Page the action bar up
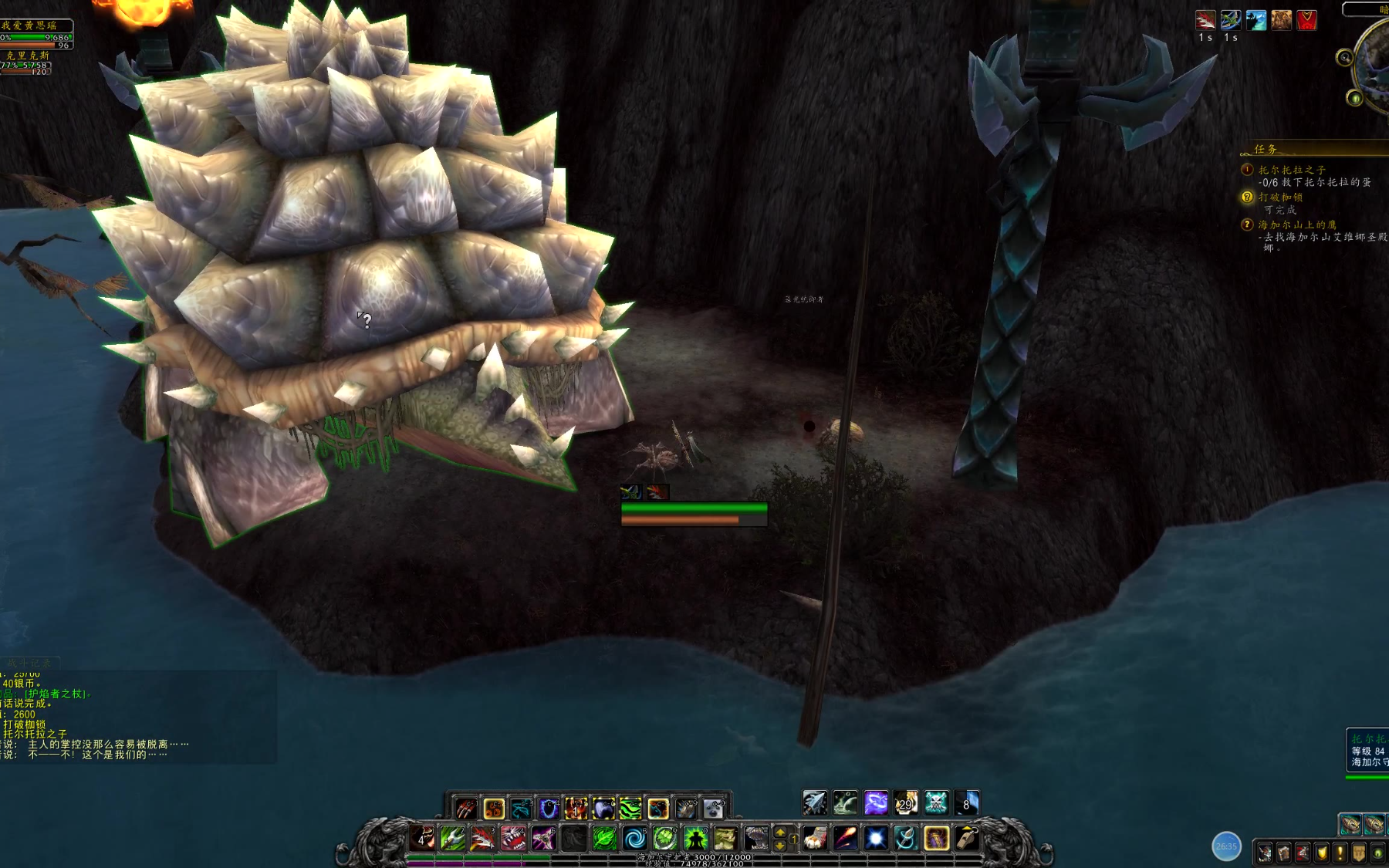 pos(780,832)
